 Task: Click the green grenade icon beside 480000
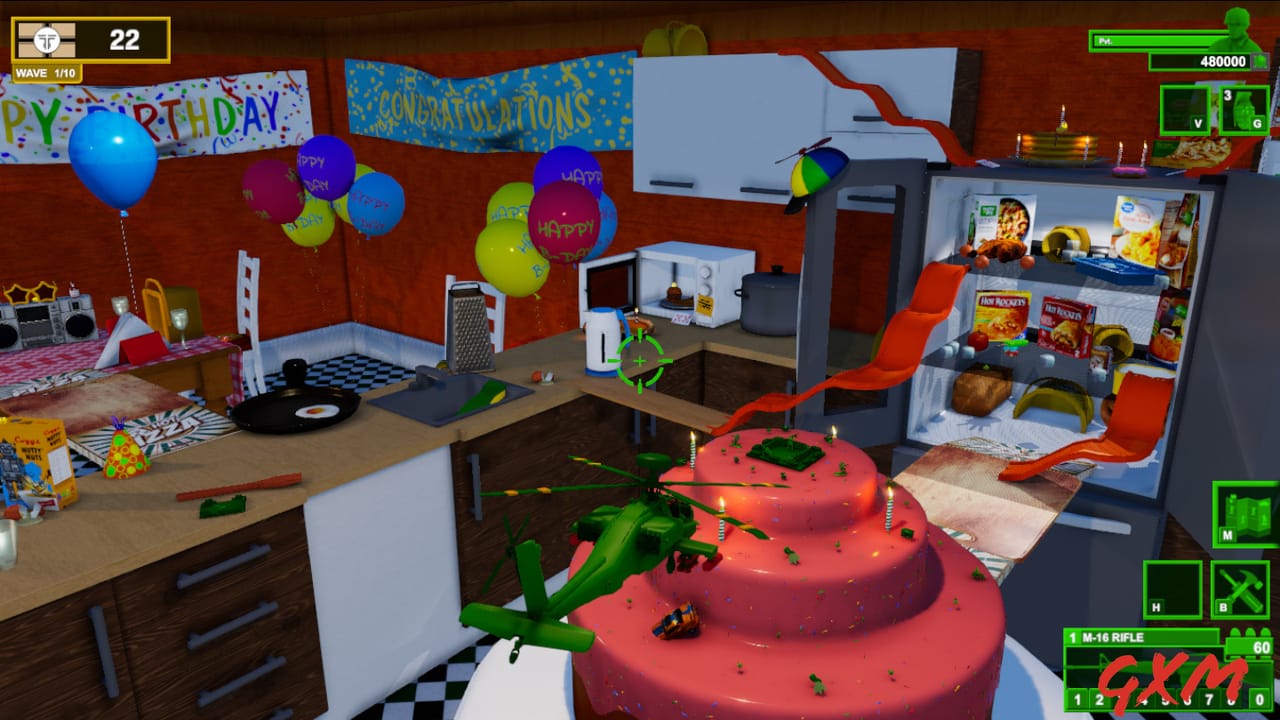pyautogui.click(x=1261, y=60)
